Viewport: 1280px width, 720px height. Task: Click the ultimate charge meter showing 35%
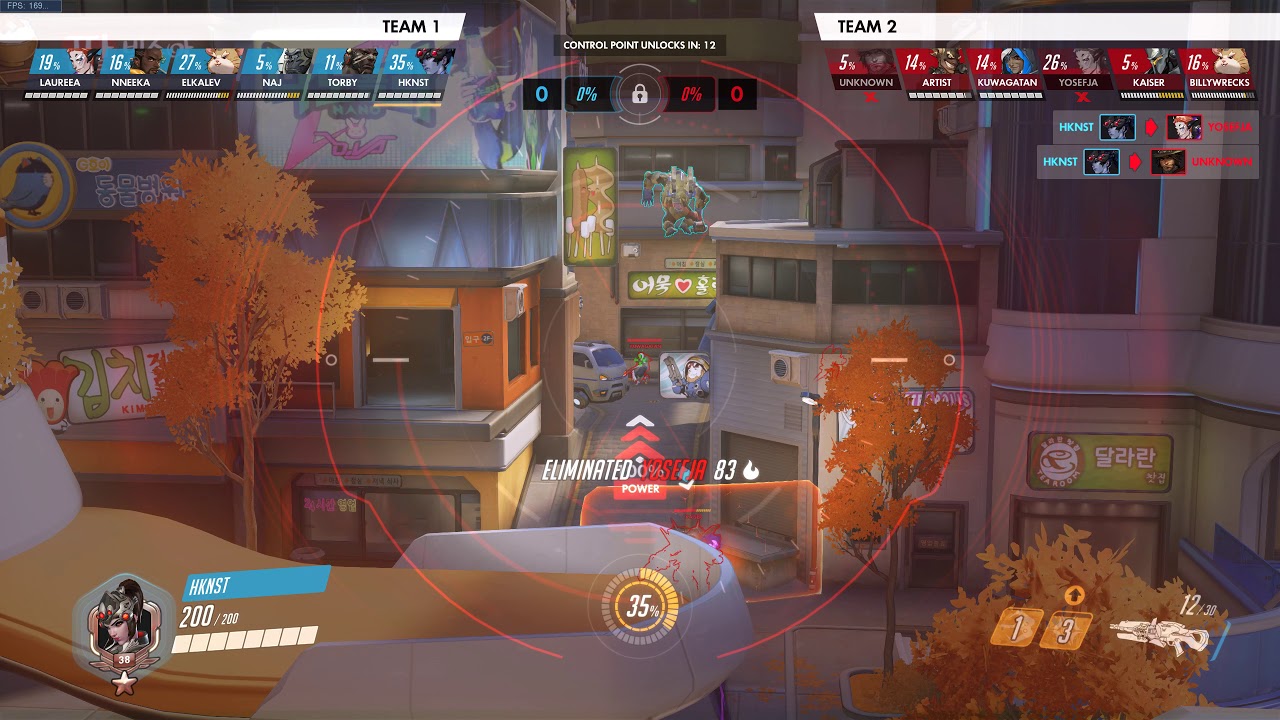[640, 607]
